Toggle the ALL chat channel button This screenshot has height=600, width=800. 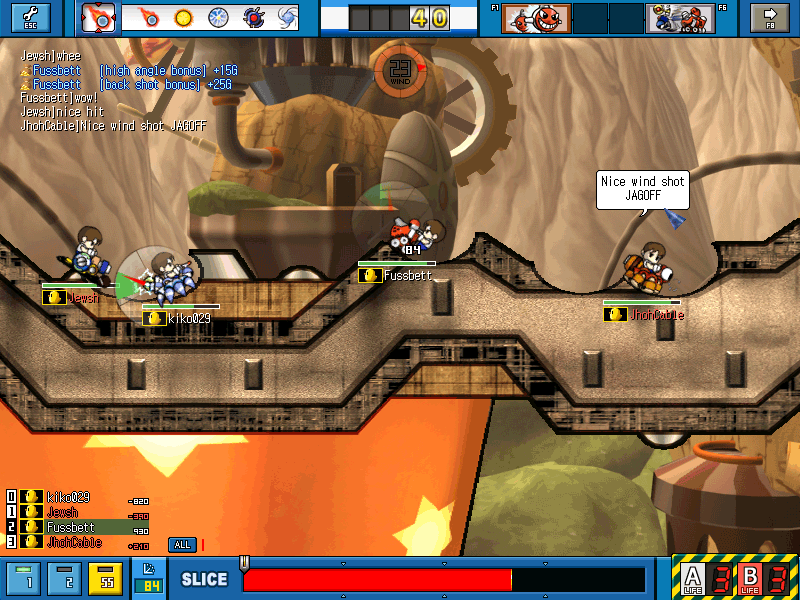(182, 545)
